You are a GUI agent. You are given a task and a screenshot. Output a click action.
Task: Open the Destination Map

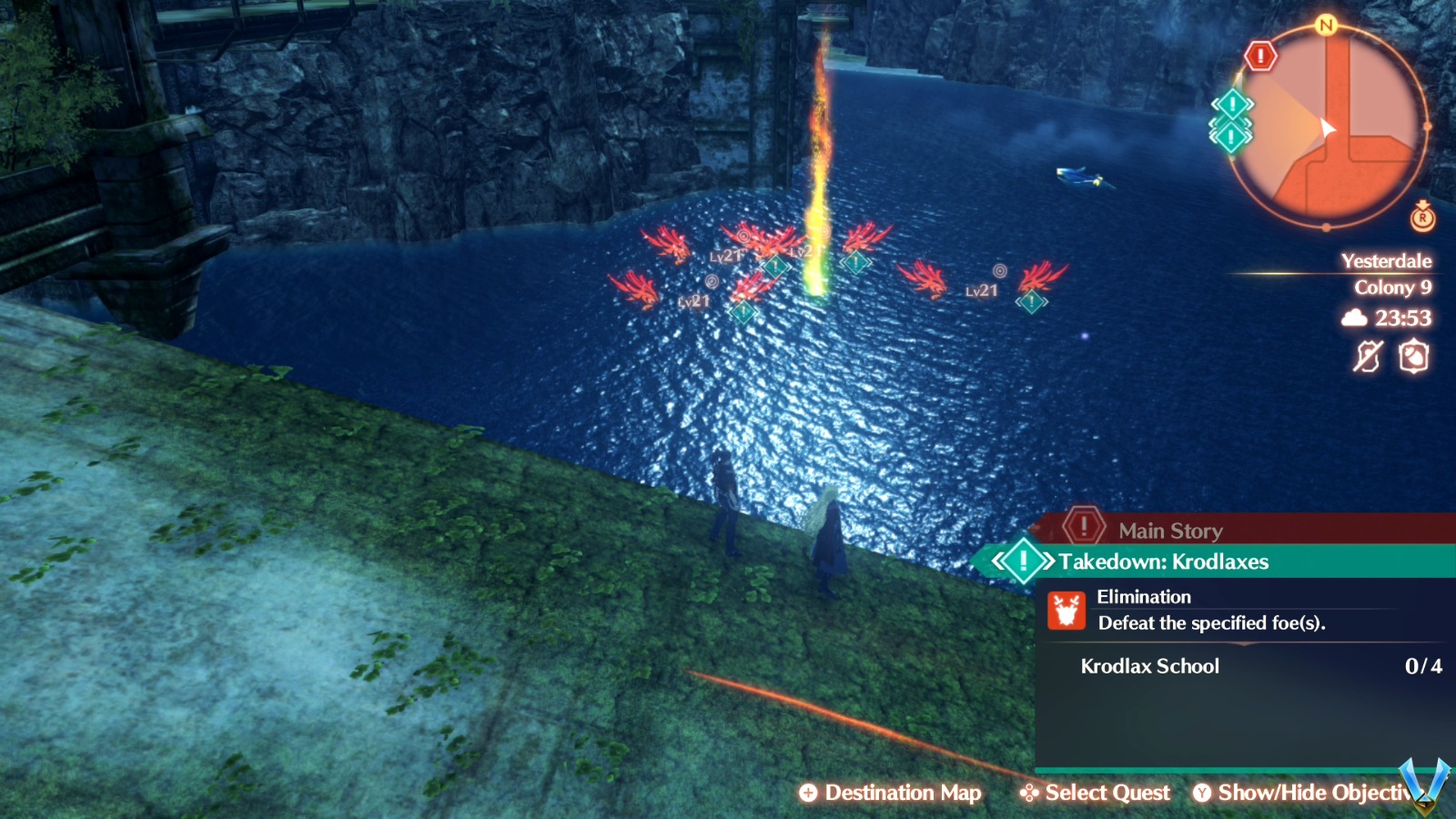892,793
